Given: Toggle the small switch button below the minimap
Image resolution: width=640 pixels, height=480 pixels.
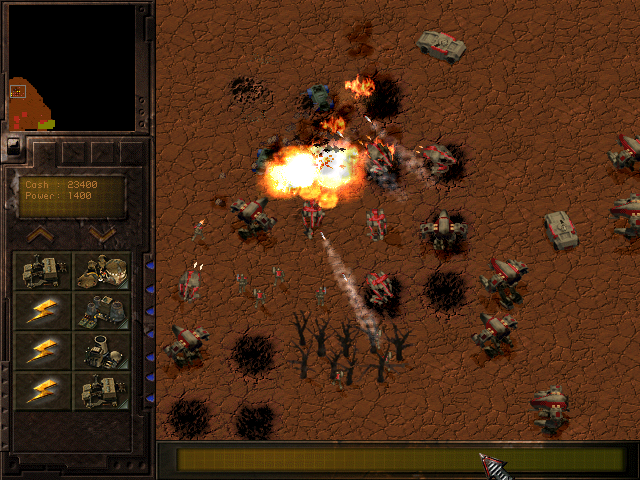Looking at the screenshot, I should [x=13, y=145].
